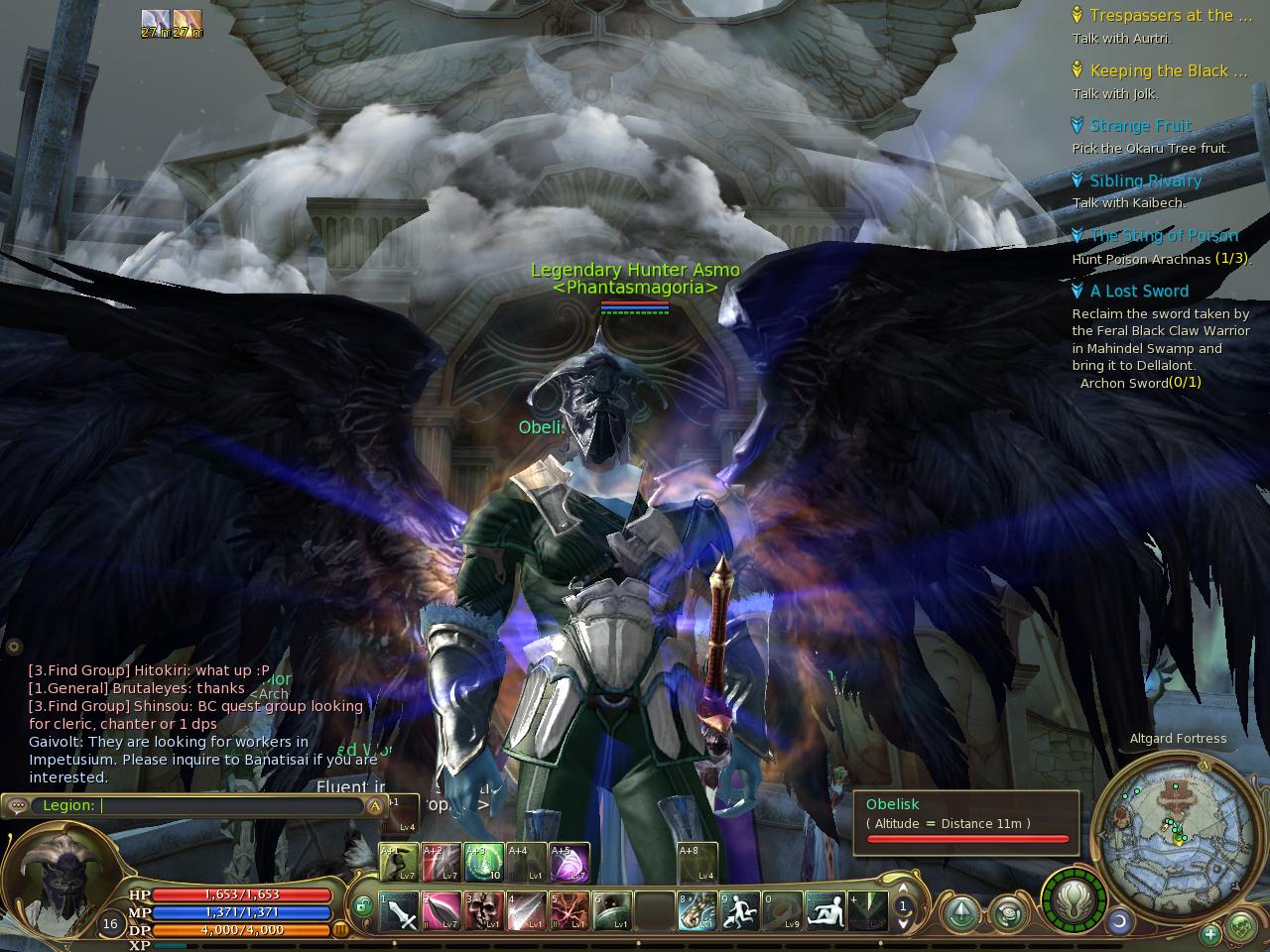Click the blue crescent moon button
This screenshot has width=1270, height=952.
[1120, 922]
